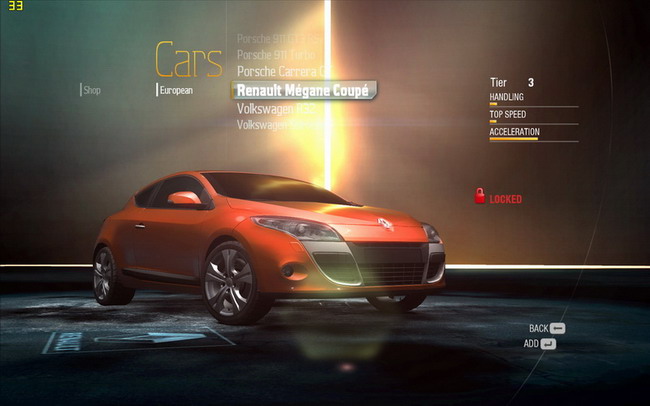Select the Porsche 911 GT3 RS entry
Screen dimensions: 650x406
[278, 38]
